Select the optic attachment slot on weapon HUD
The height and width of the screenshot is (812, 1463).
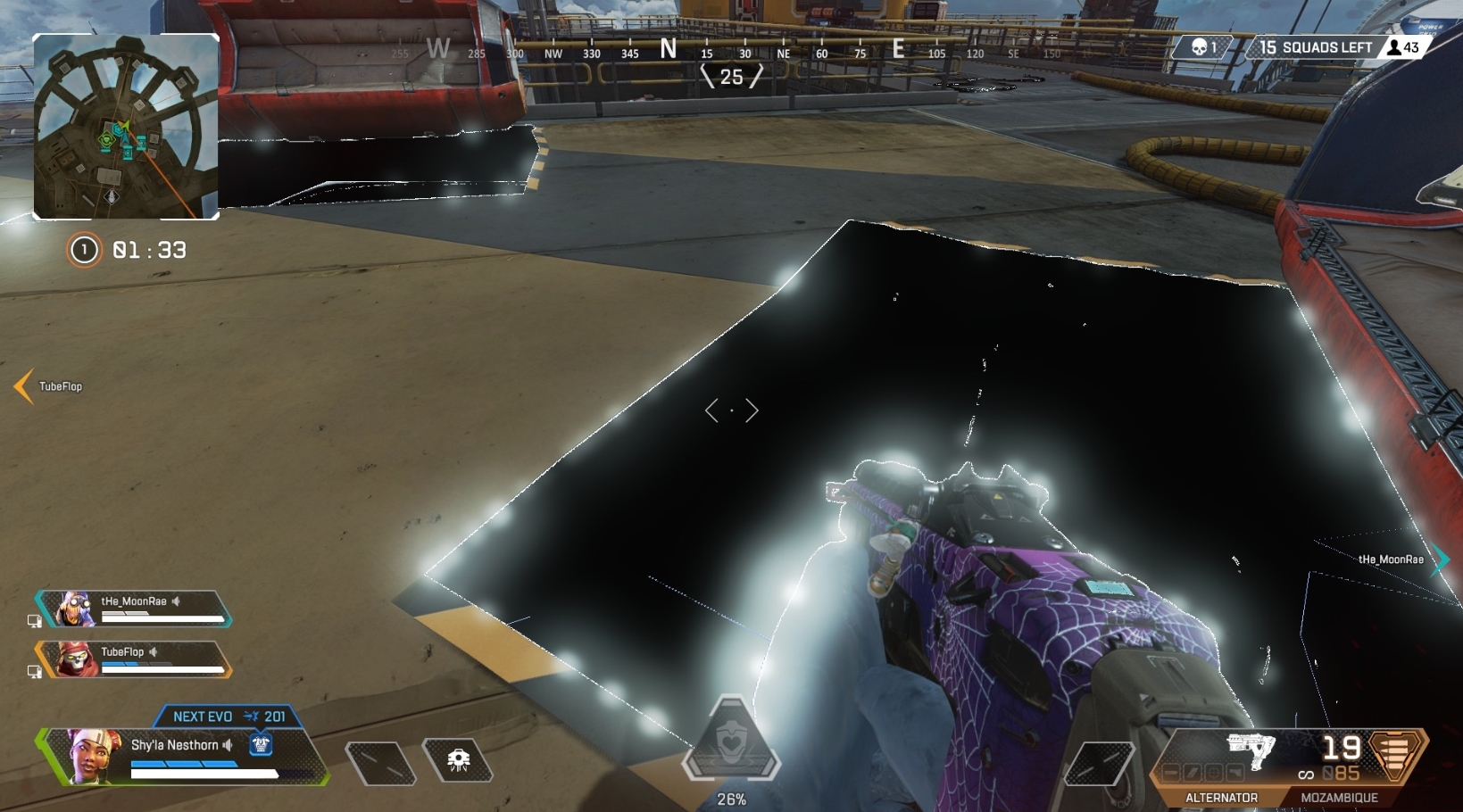[1212, 773]
